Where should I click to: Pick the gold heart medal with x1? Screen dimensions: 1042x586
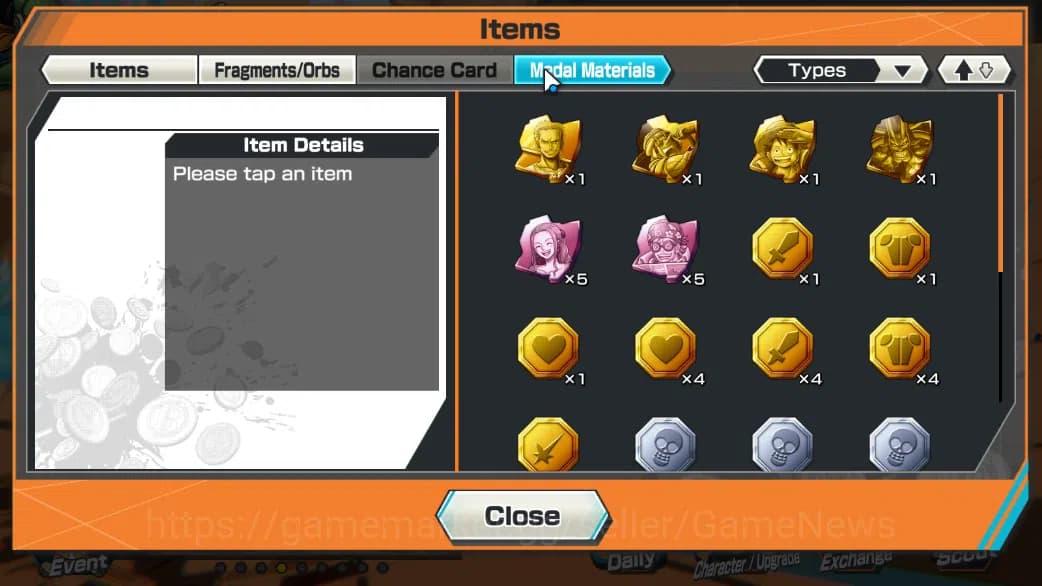(x=547, y=348)
